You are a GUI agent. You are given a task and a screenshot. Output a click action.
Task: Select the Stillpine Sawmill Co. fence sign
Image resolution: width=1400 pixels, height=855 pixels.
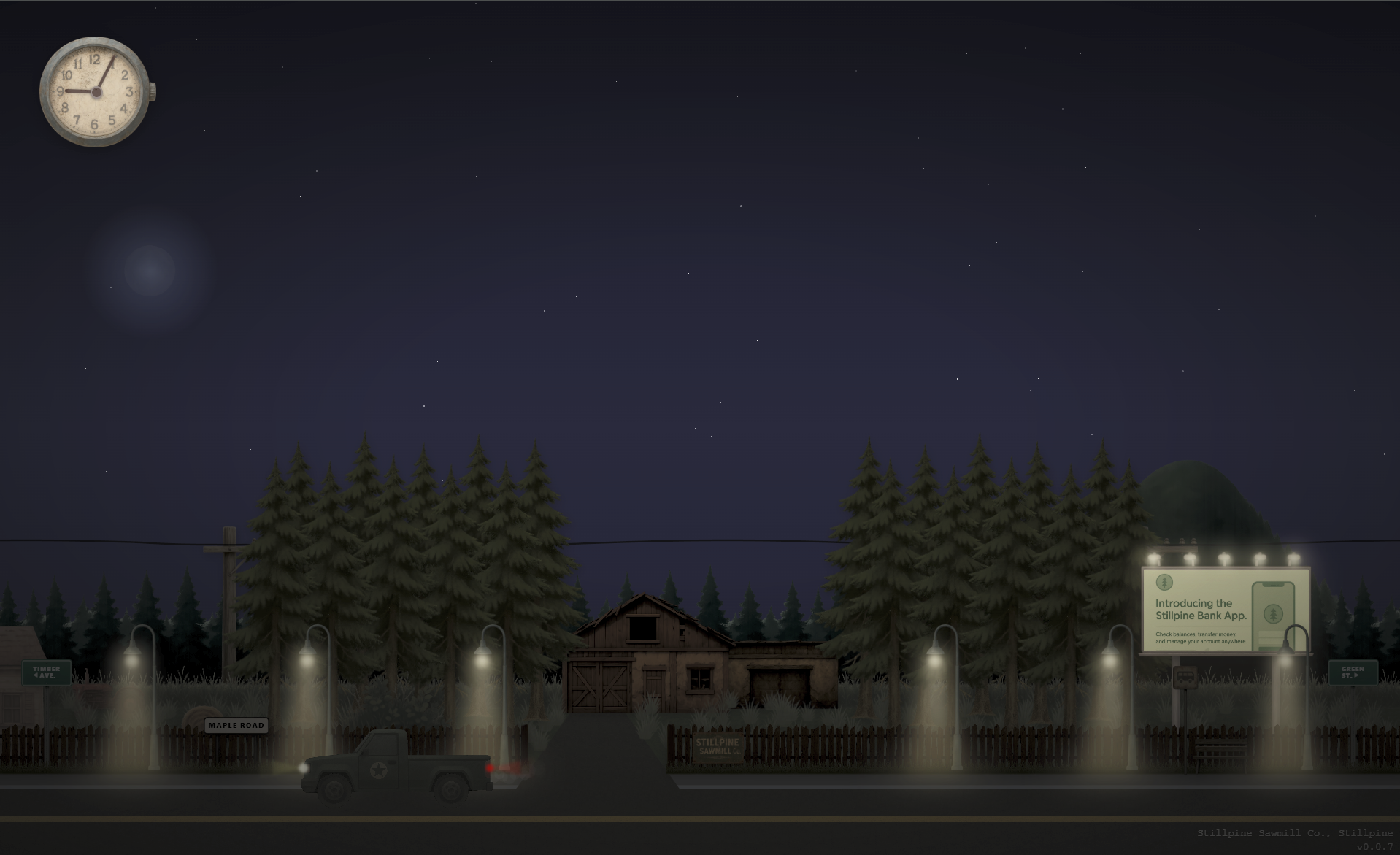tap(717, 748)
